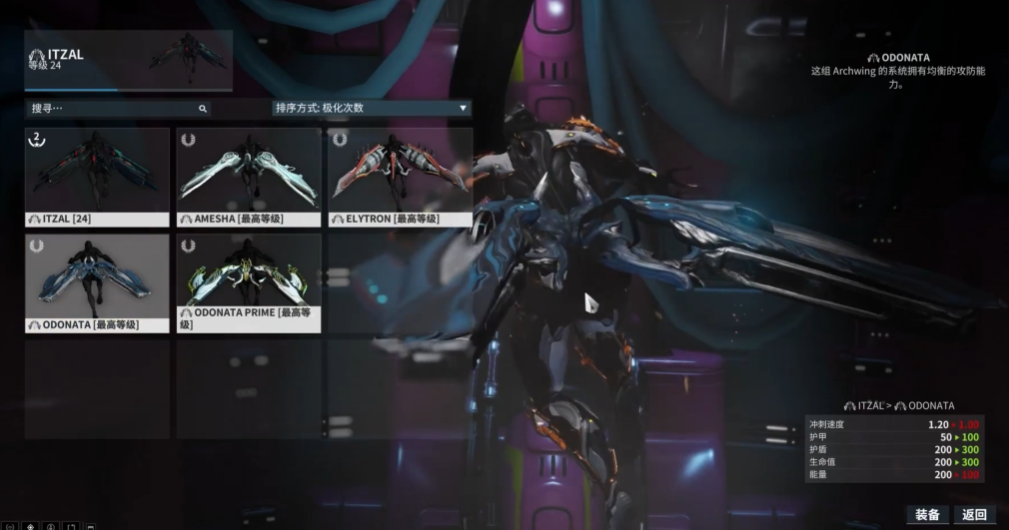This screenshot has height=530, width=1009.
Task: Click the 搜寻 search field
Action: 115,108
